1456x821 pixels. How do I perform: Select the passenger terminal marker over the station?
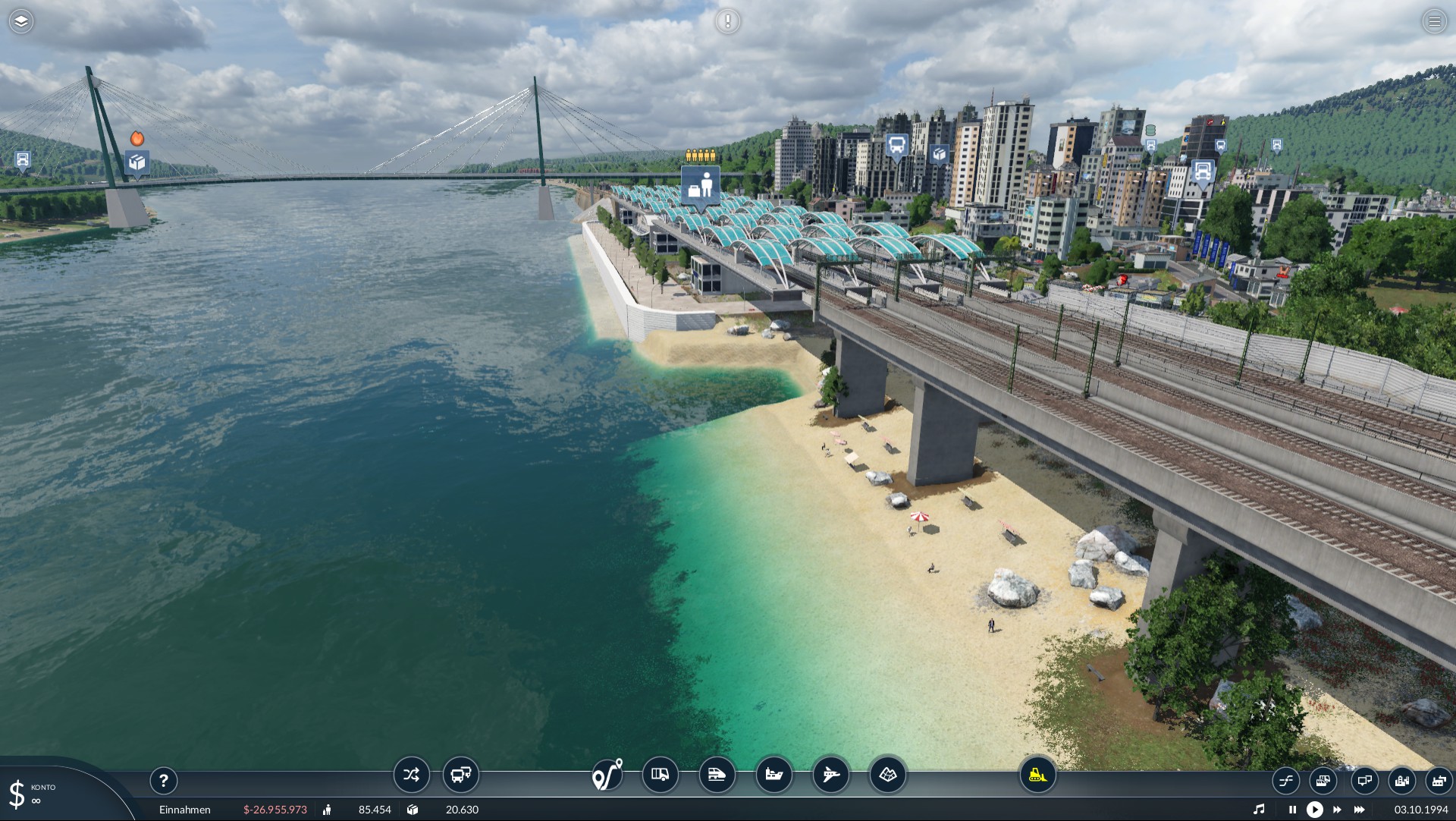pyautogui.click(x=700, y=186)
